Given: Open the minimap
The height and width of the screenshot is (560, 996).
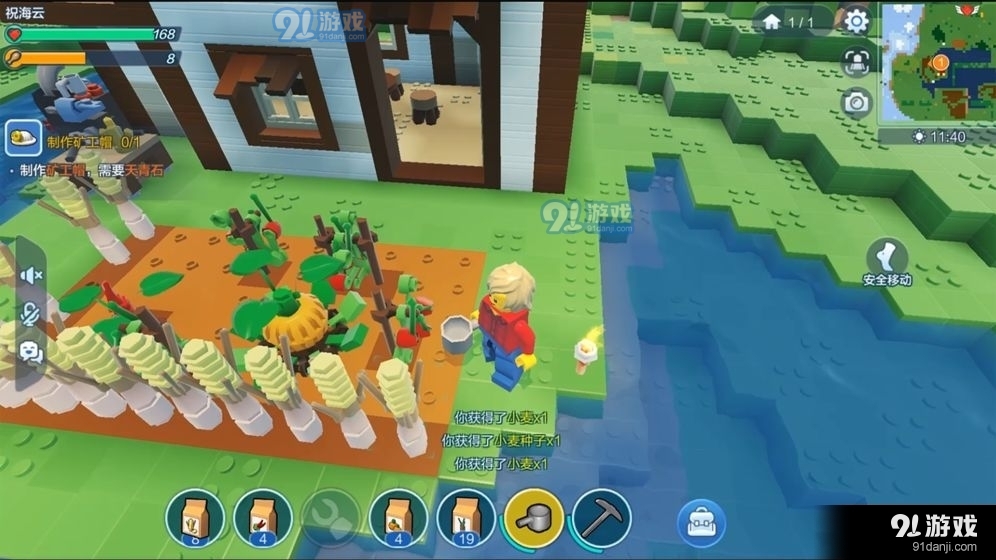Looking at the screenshot, I should [x=937, y=62].
